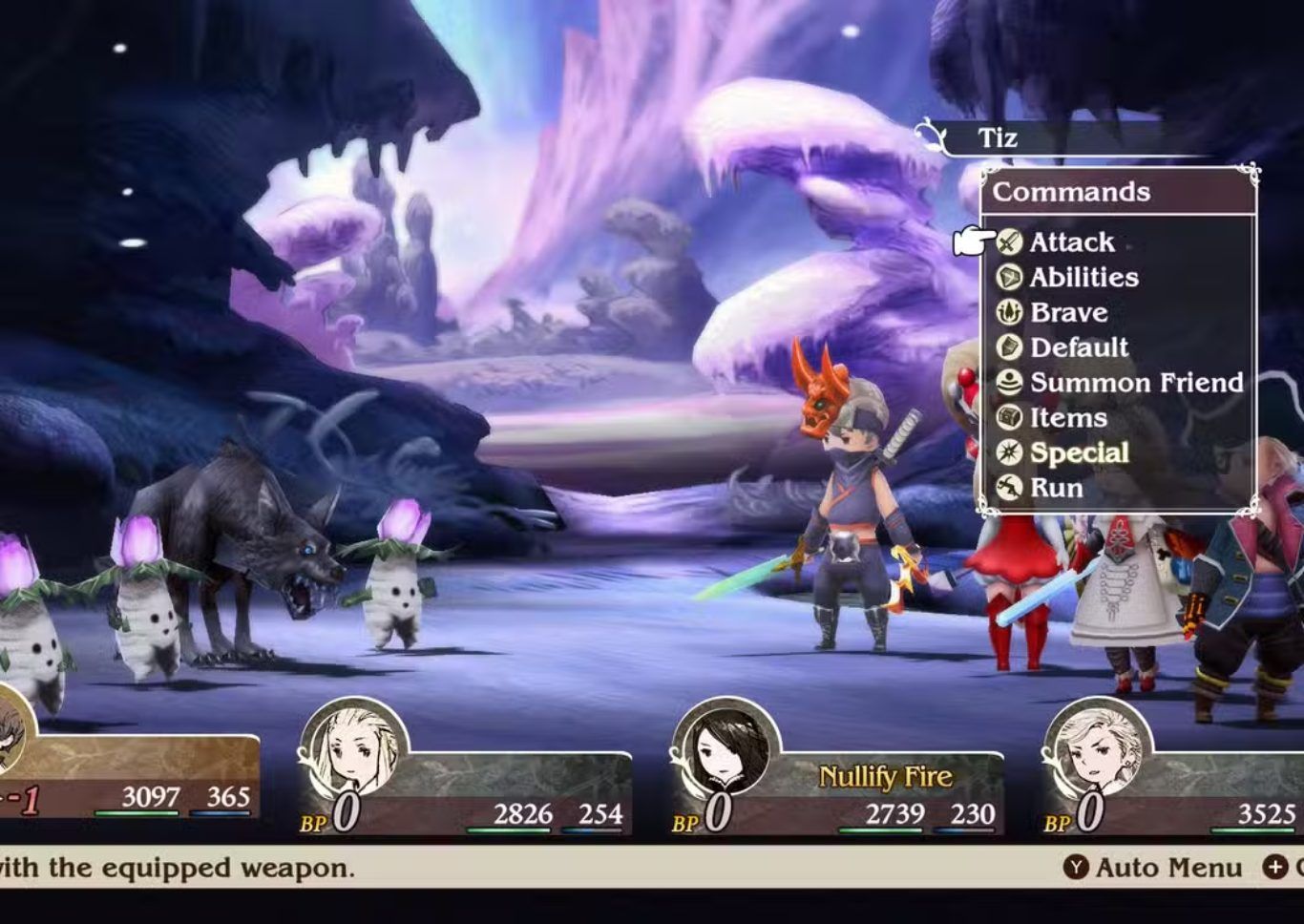Select Summon Friend from commands
1304x924 pixels.
tap(1135, 383)
